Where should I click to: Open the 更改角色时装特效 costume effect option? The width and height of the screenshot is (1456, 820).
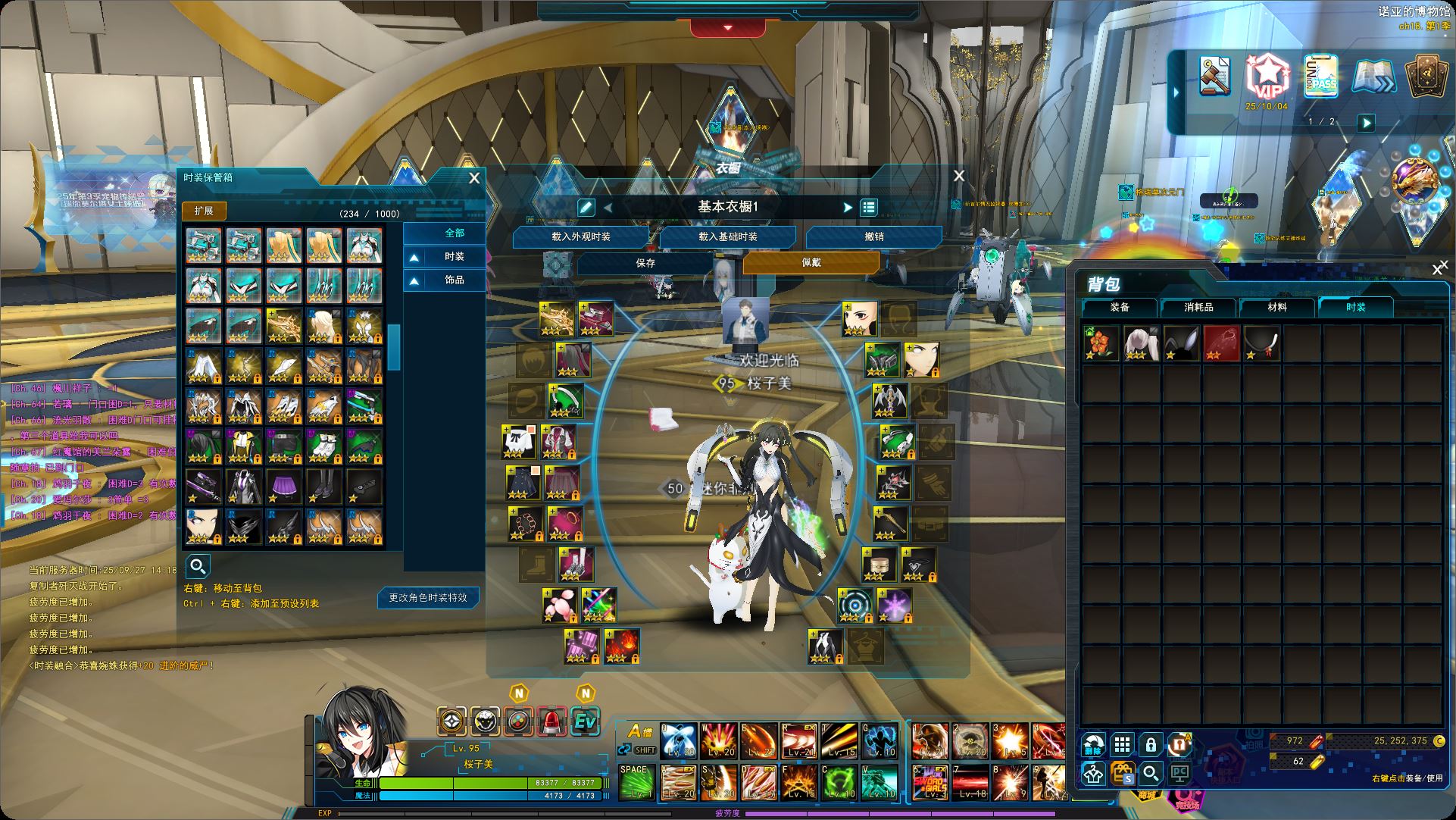click(428, 598)
